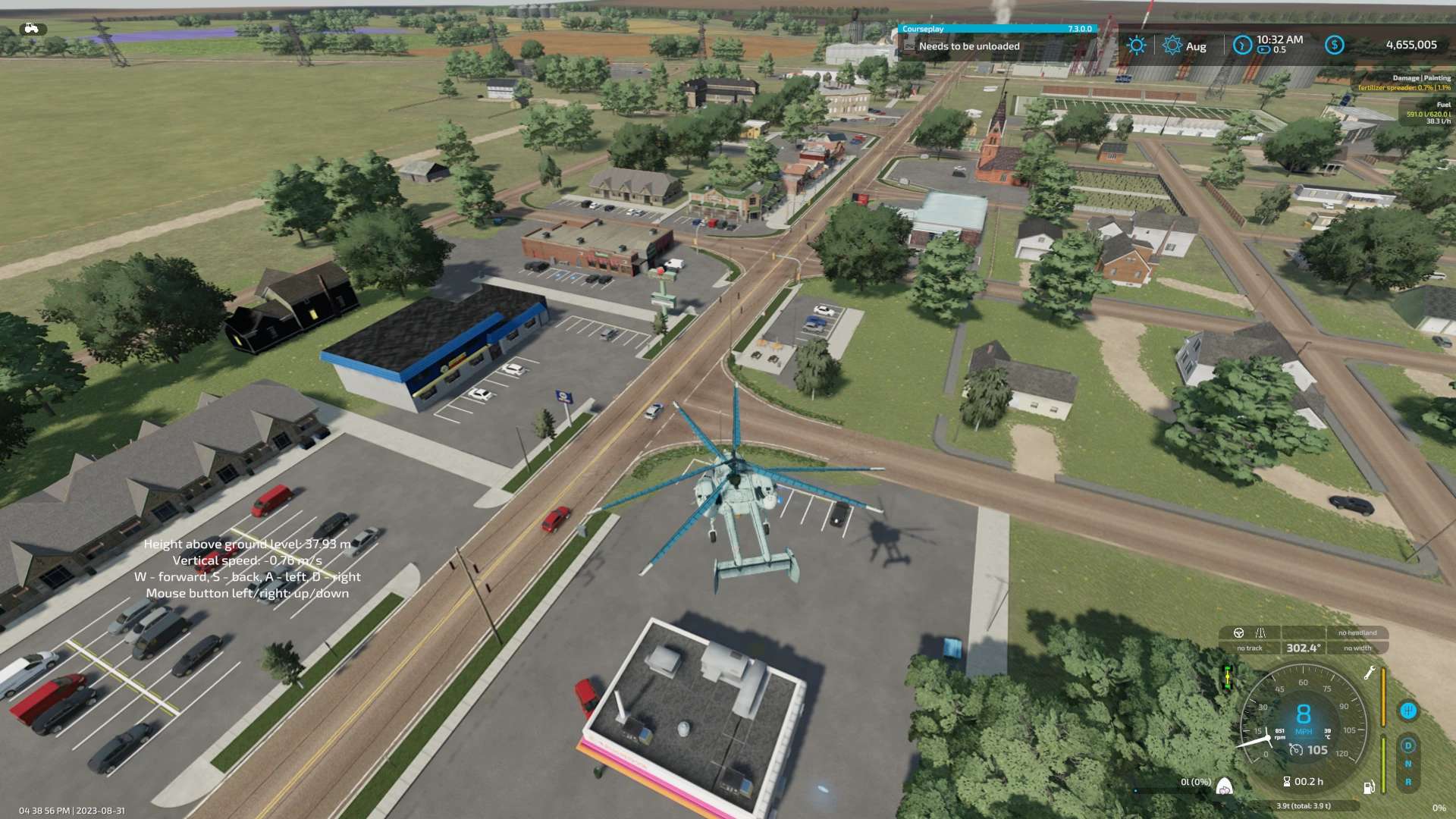The image size is (1456, 819).
Task: Click the "no track" guidance cell
Action: 1250,648
